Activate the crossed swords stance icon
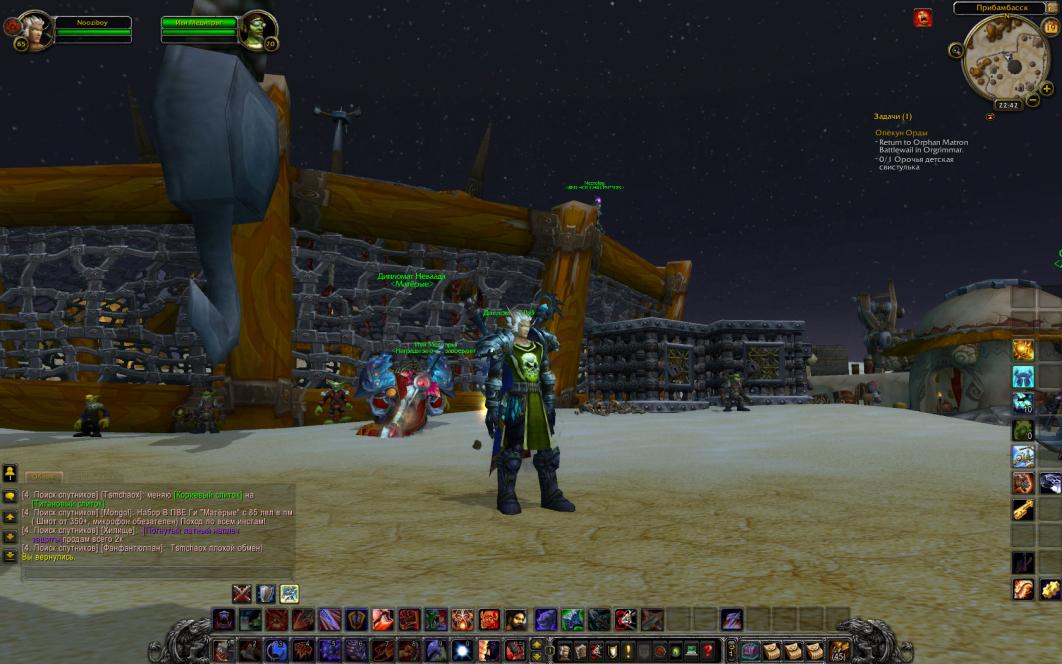The height and width of the screenshot is (664, 1062). pos(241,593)
